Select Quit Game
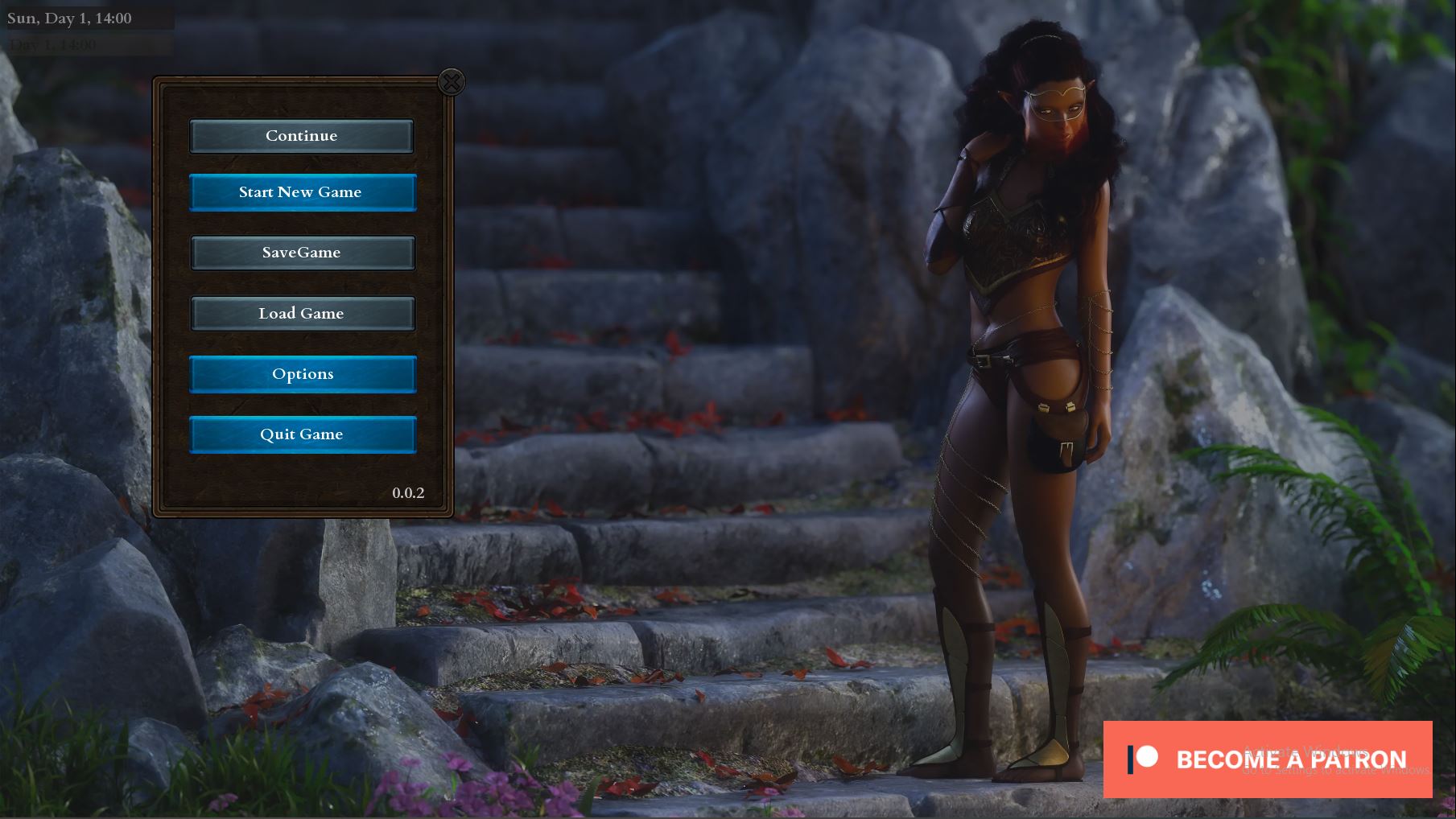Image resolution: width=1456 pixels, height=819 pixels. pos(303,434)
